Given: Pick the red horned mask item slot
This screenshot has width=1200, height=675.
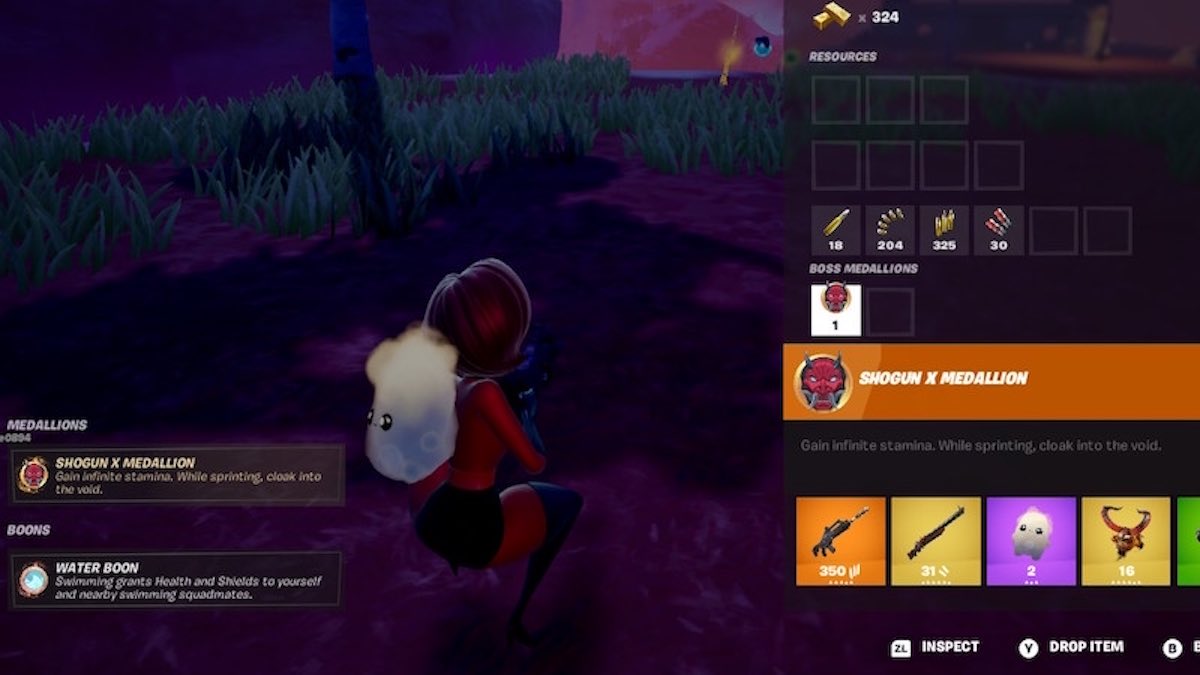Looking at the screenshot, I should [1125, 540].
